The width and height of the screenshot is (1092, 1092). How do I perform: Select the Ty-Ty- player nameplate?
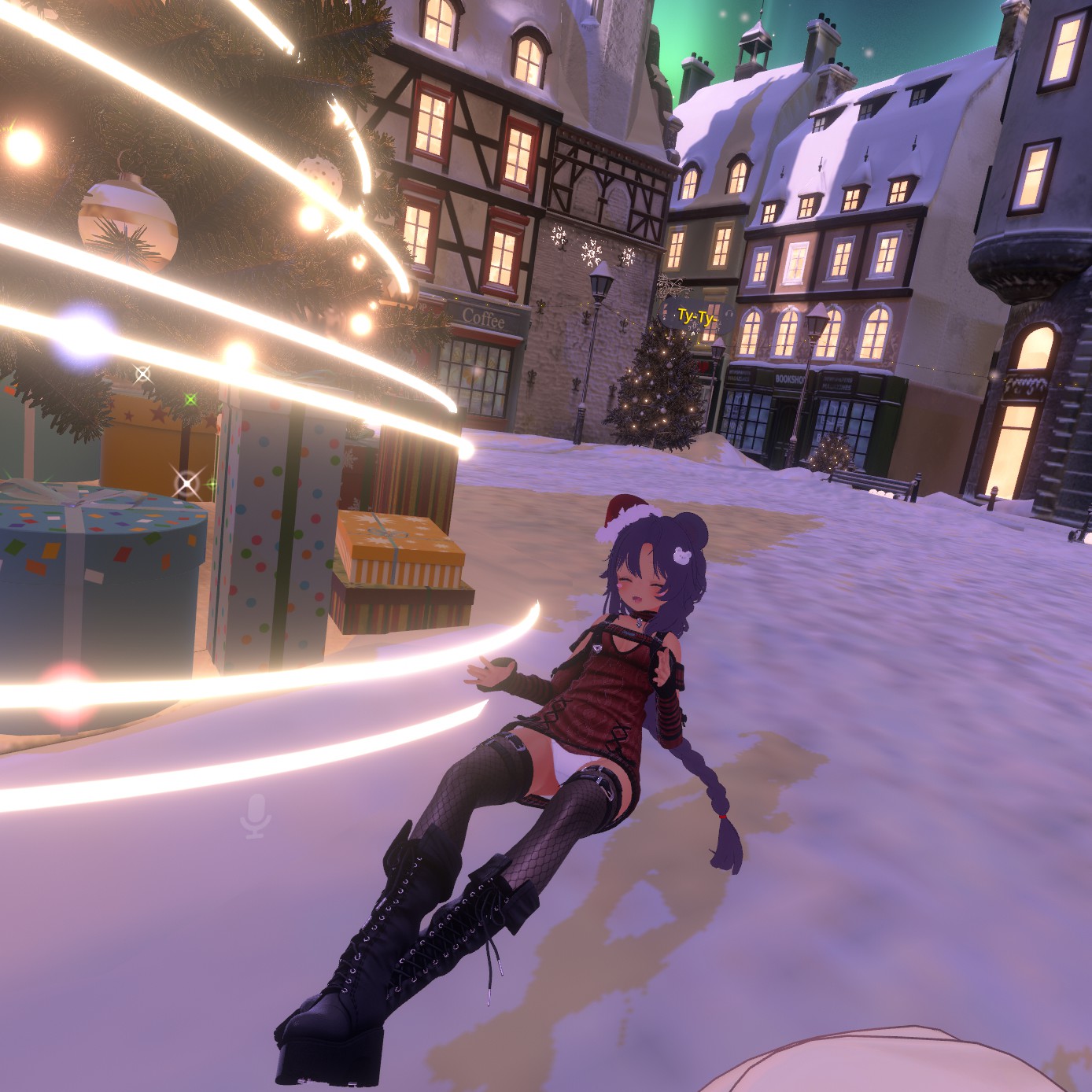click(696, 317)
